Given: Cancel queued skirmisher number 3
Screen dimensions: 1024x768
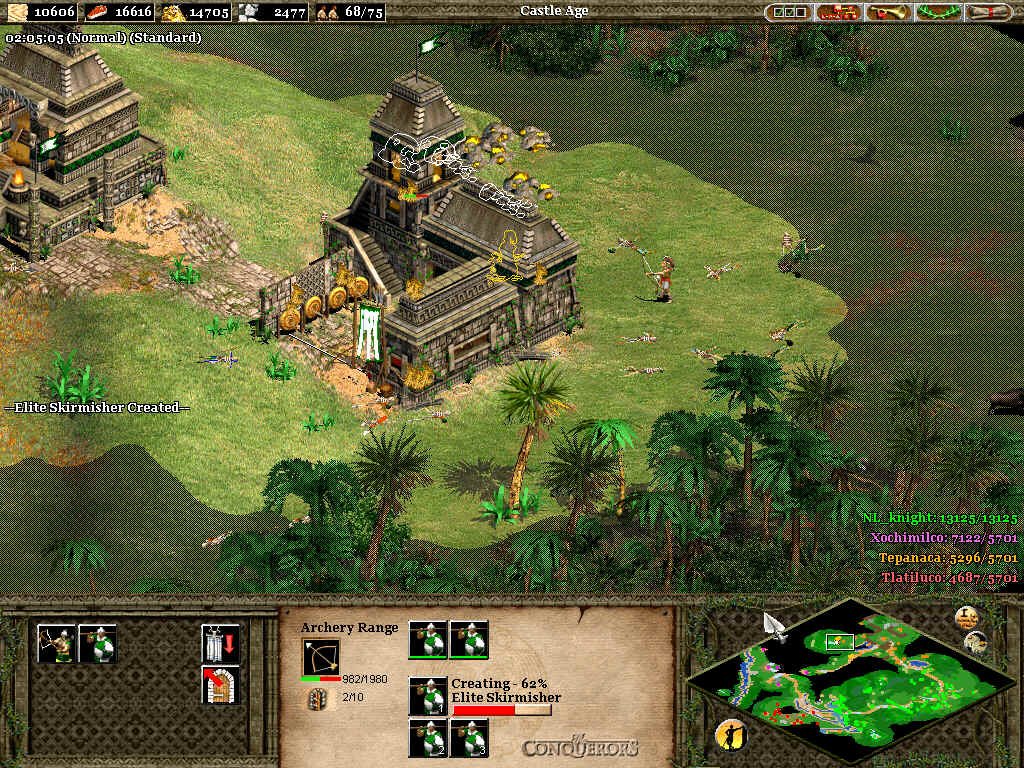Looking at the screenshot, I should pyautogui.click(x=469, y=738).
